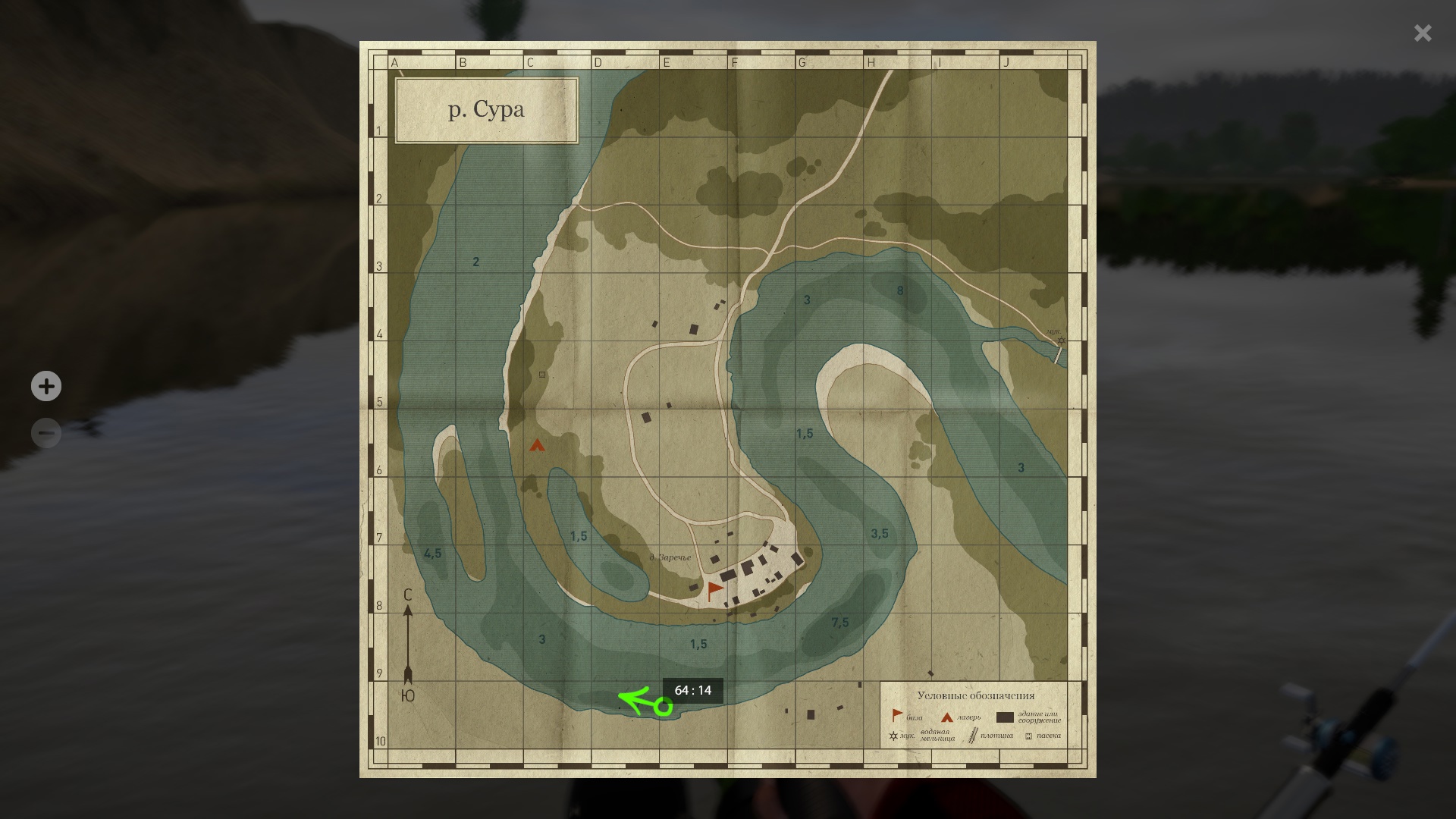Select the red base flag marker

tap(714, 591)
